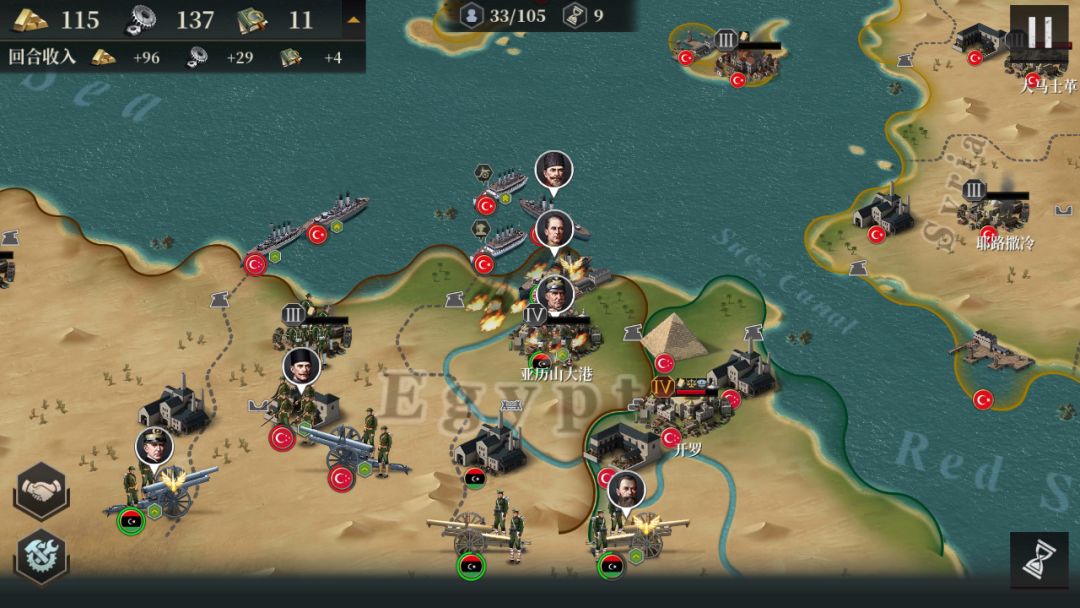Open the handshake diplomacy menu

pyautogui.click(x=41, y=491)
